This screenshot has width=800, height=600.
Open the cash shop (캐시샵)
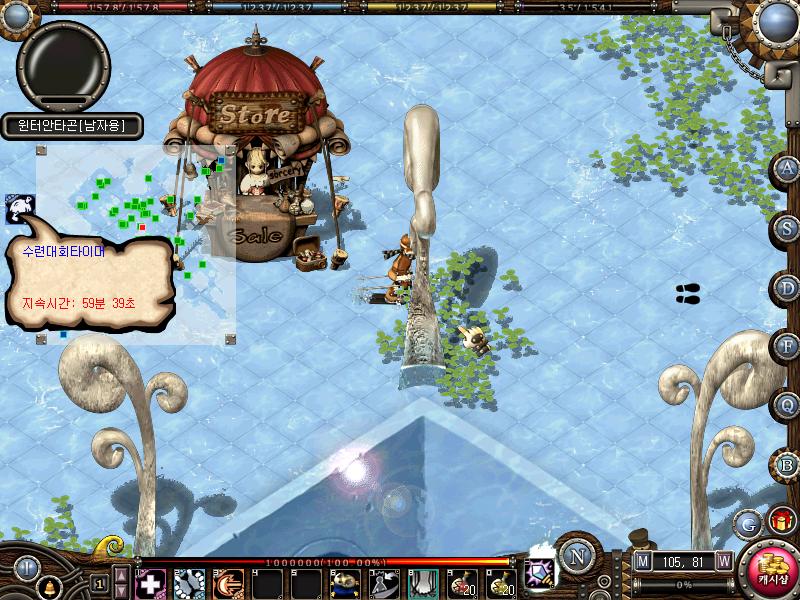[x=772, y=570]
